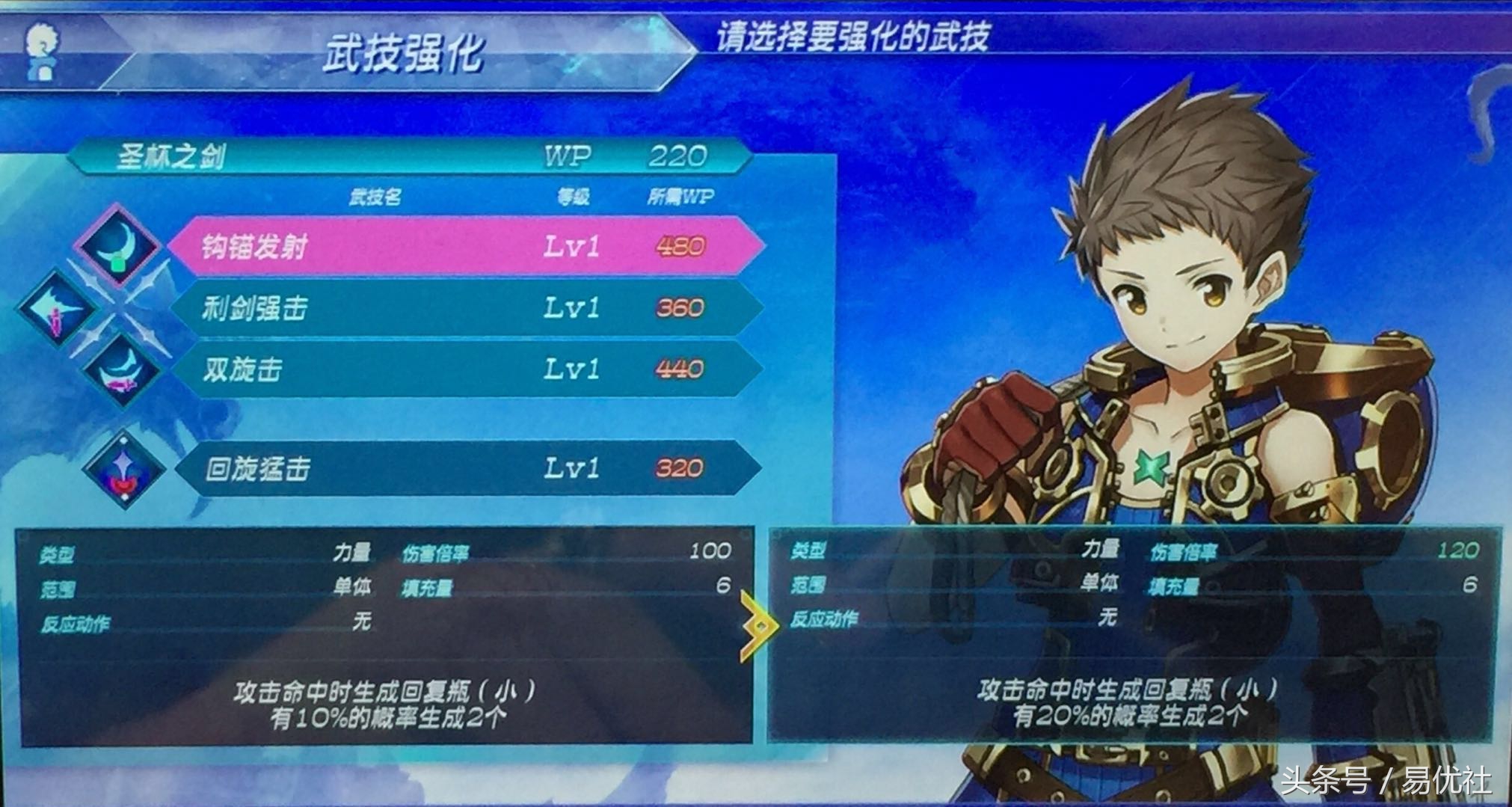This screenshot has width=1512, height=807.
Task: Click the sword strike art icon
Action: (58, 307)
